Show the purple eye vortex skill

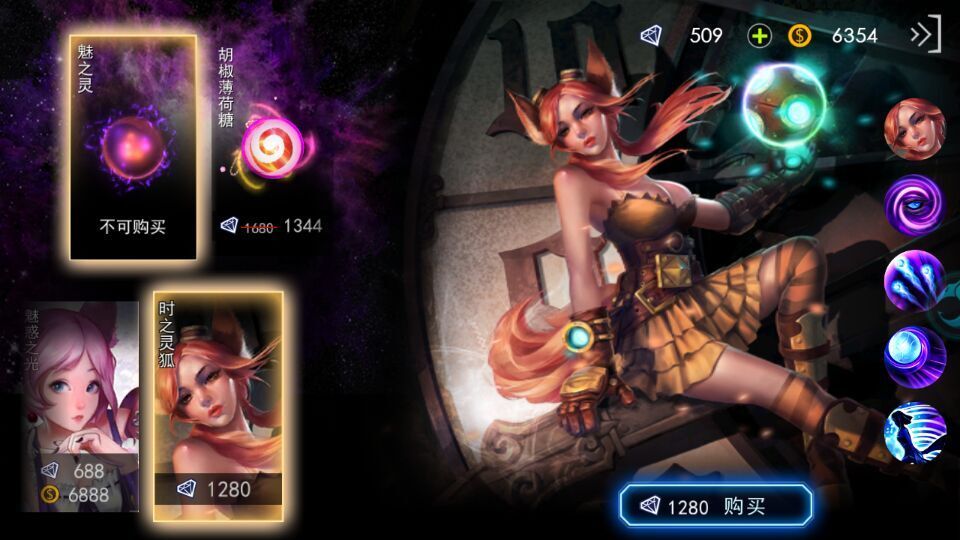coord(914,204)
